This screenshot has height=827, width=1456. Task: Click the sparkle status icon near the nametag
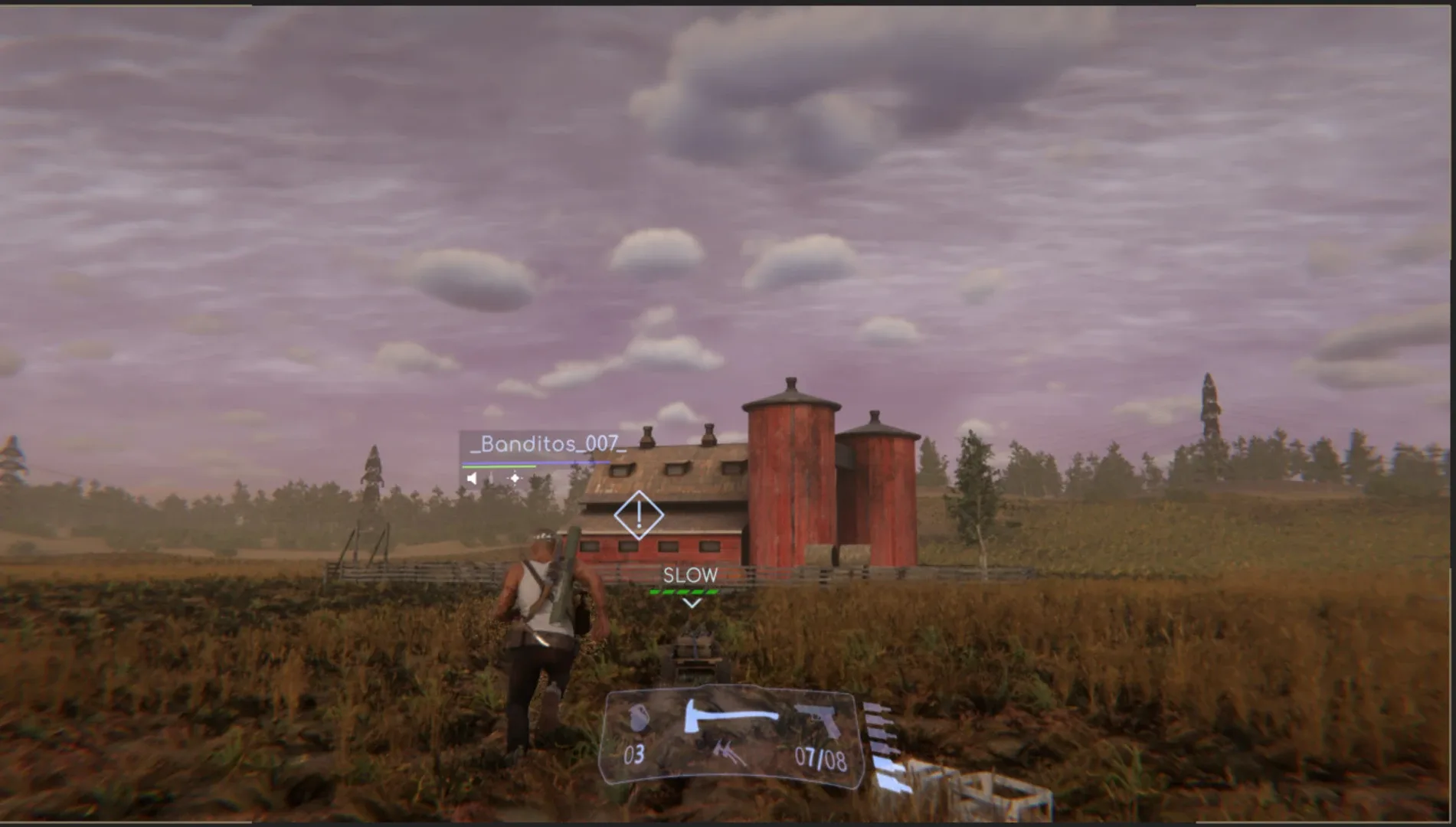pyautogui.click(x=515, y=478)
